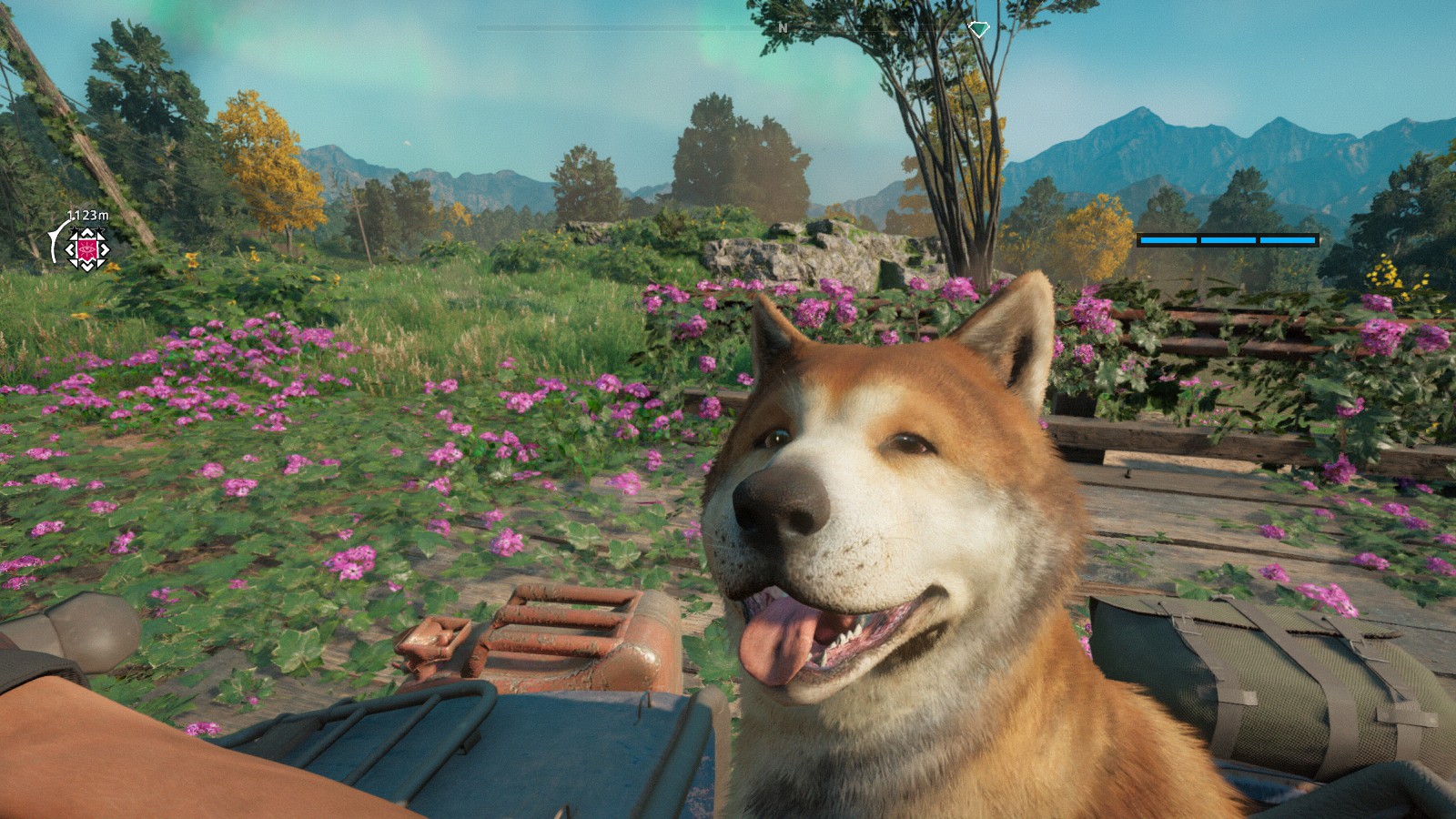Click the rusty fuel canister on the vehicle
The image size is (1456, 819).
[x=564, y=637]
